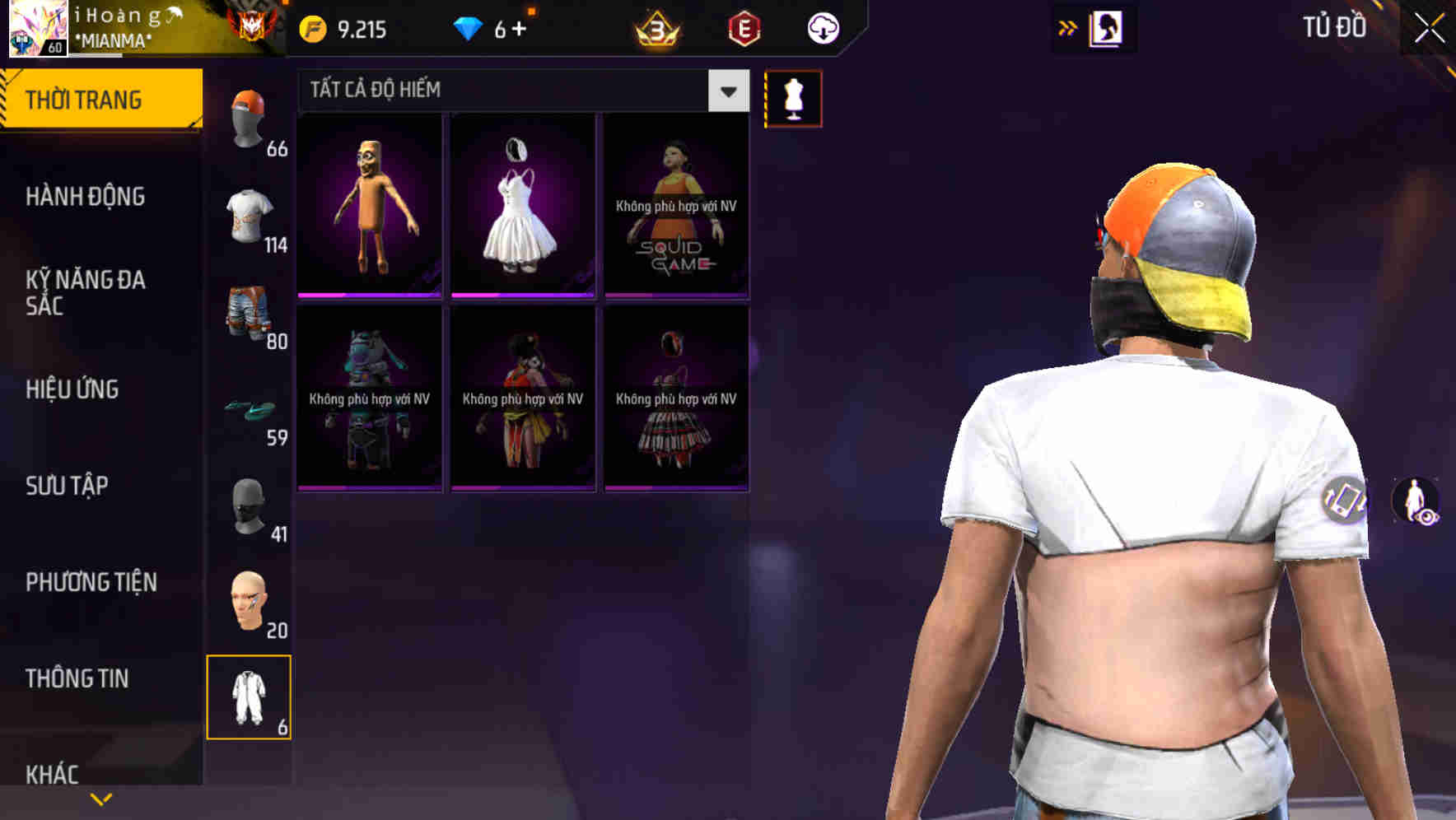Select the PHƯƠNG TIỆN sidebar entry

point(91,582)
